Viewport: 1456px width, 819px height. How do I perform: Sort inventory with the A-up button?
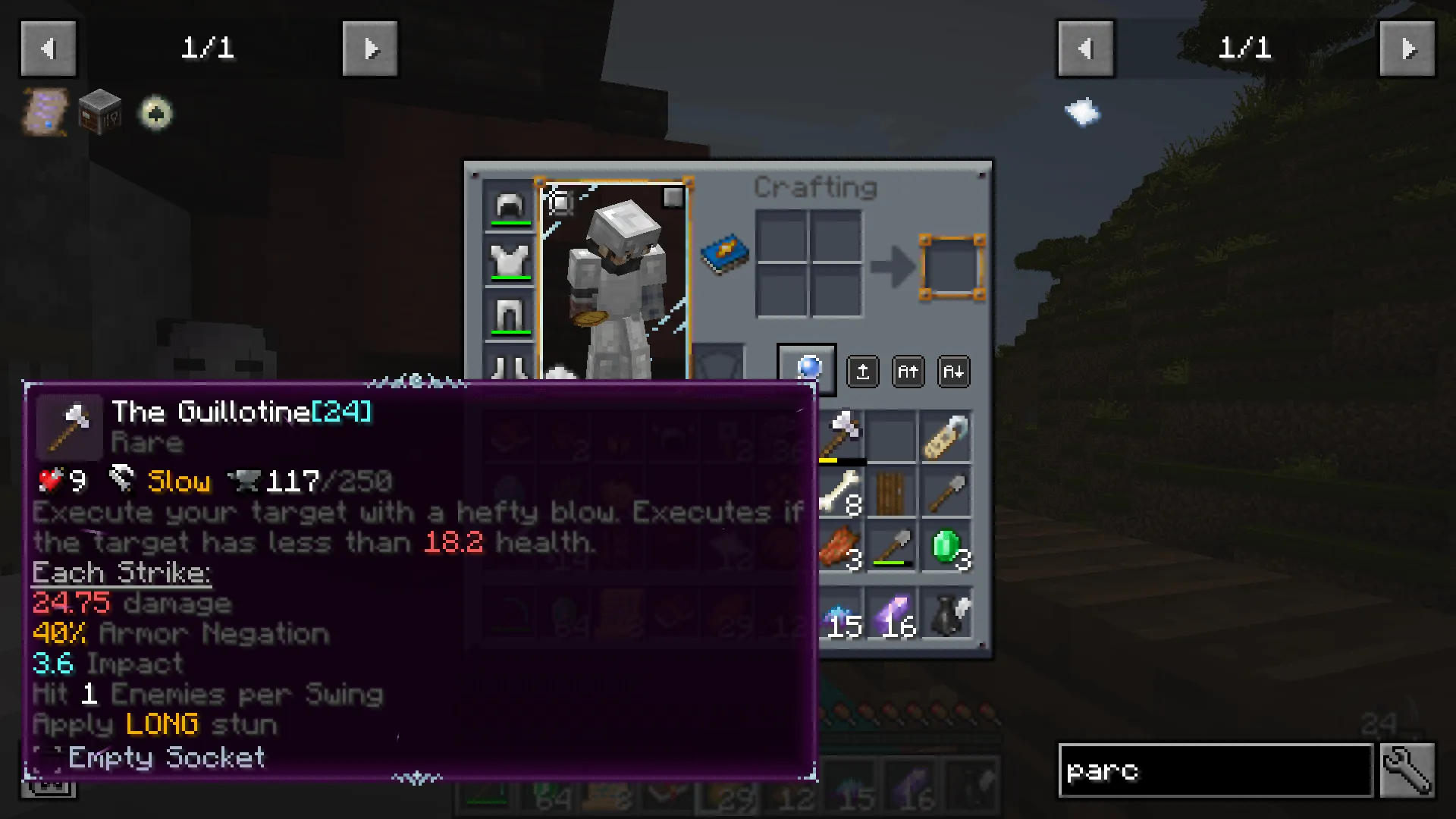click(x=908, y=372)
